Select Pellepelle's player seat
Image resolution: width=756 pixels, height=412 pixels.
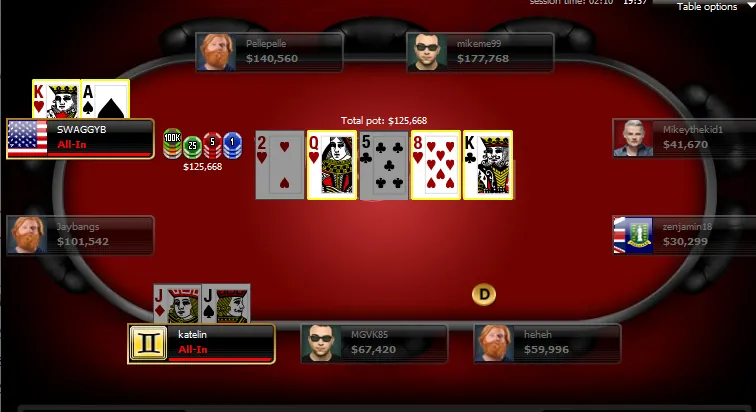click(270, 52)
